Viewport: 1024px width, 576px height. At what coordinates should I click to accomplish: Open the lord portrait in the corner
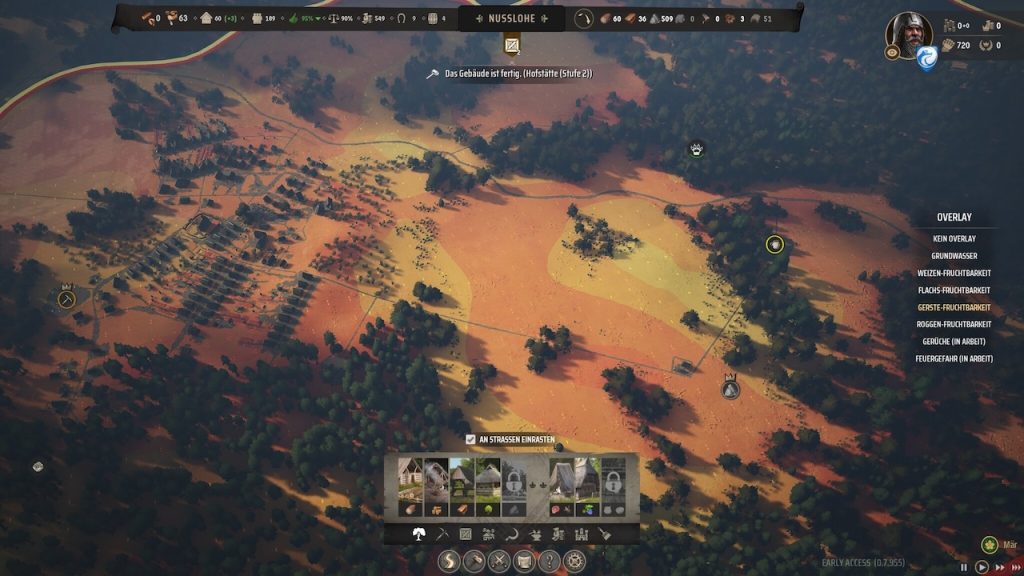click(908, 35)
